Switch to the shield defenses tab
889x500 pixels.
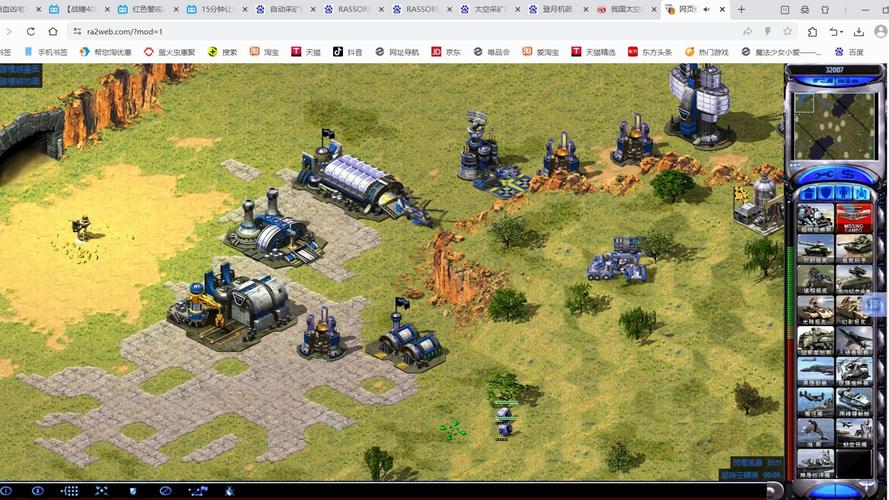tap(823, 193)
